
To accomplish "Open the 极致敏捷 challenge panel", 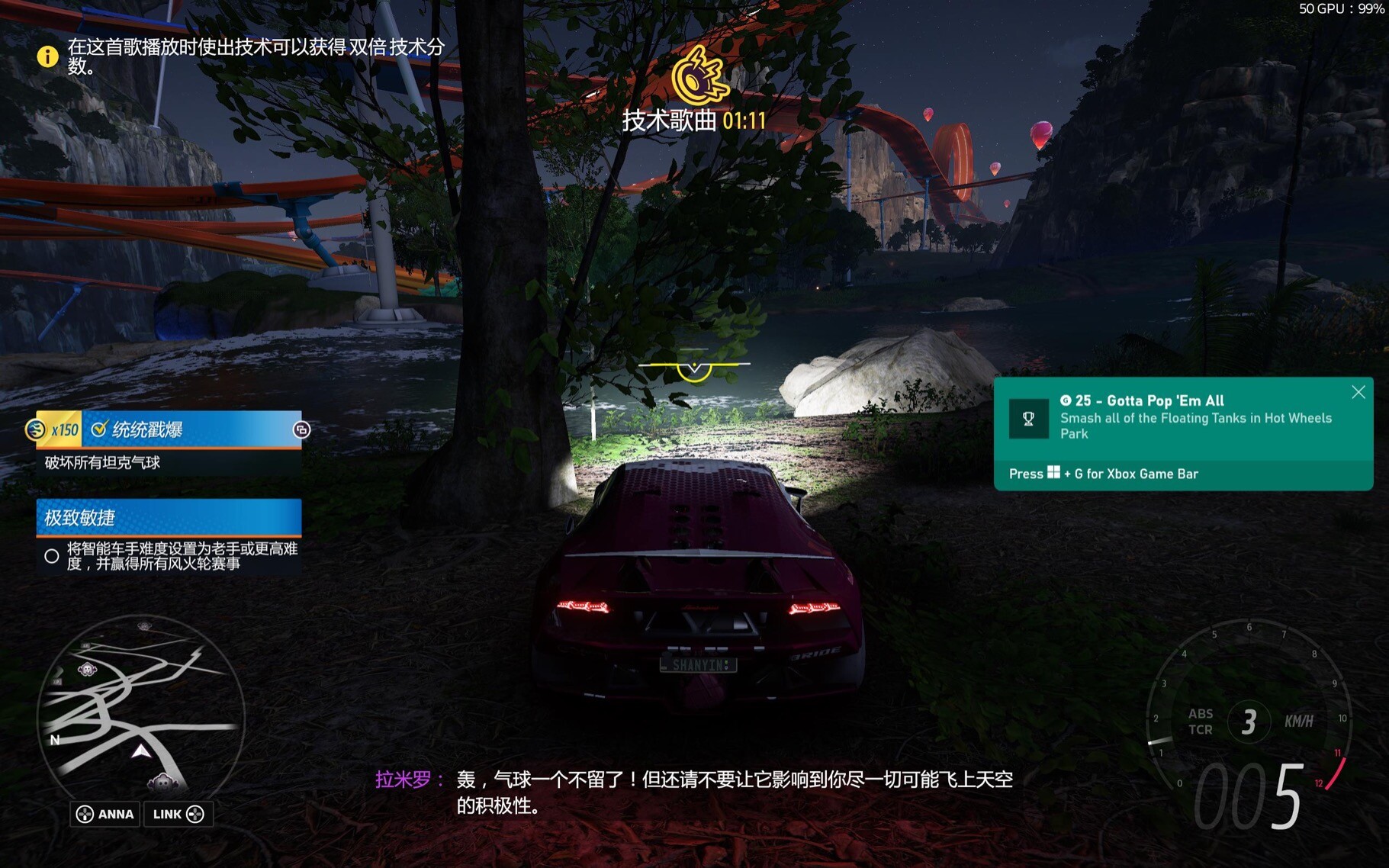I will [x=169, y=518].
